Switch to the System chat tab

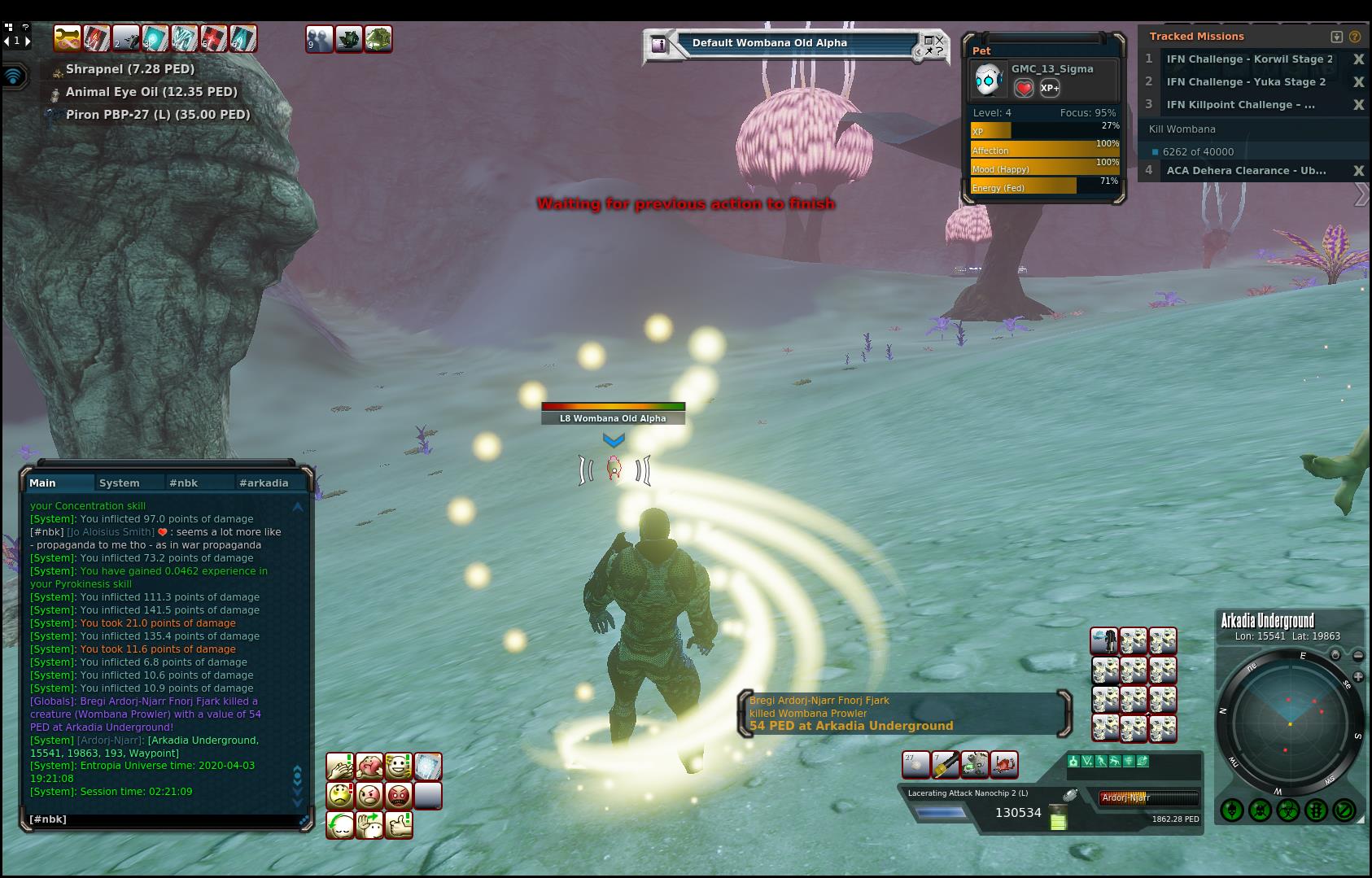(x=119, y=483)
